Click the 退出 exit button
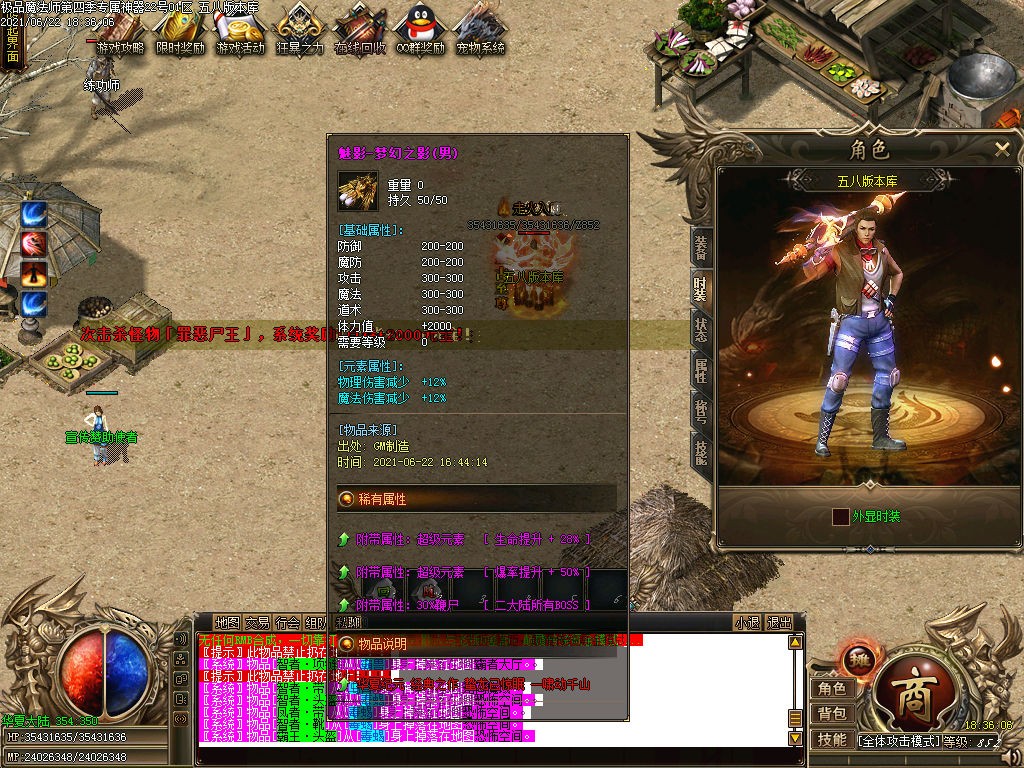This screenshot has width=1024, height=768. [780, 623]
